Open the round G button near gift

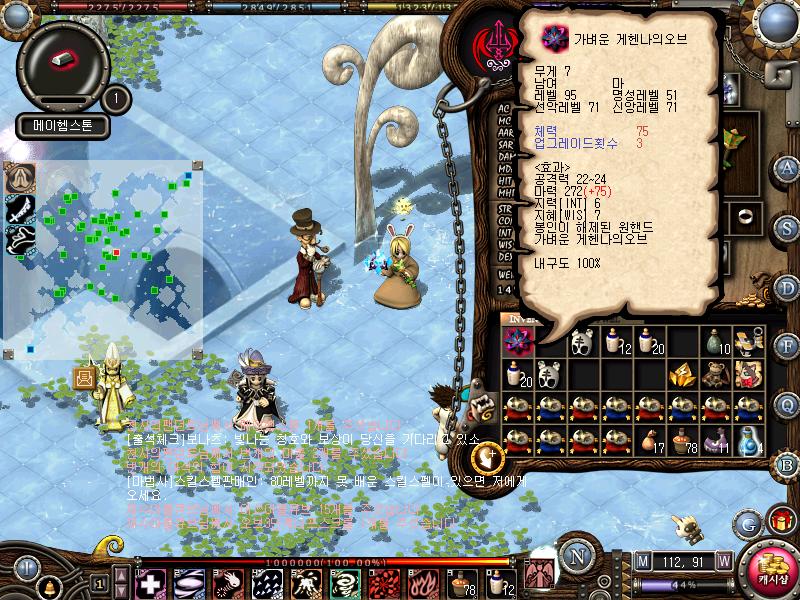tap(746, 522)
